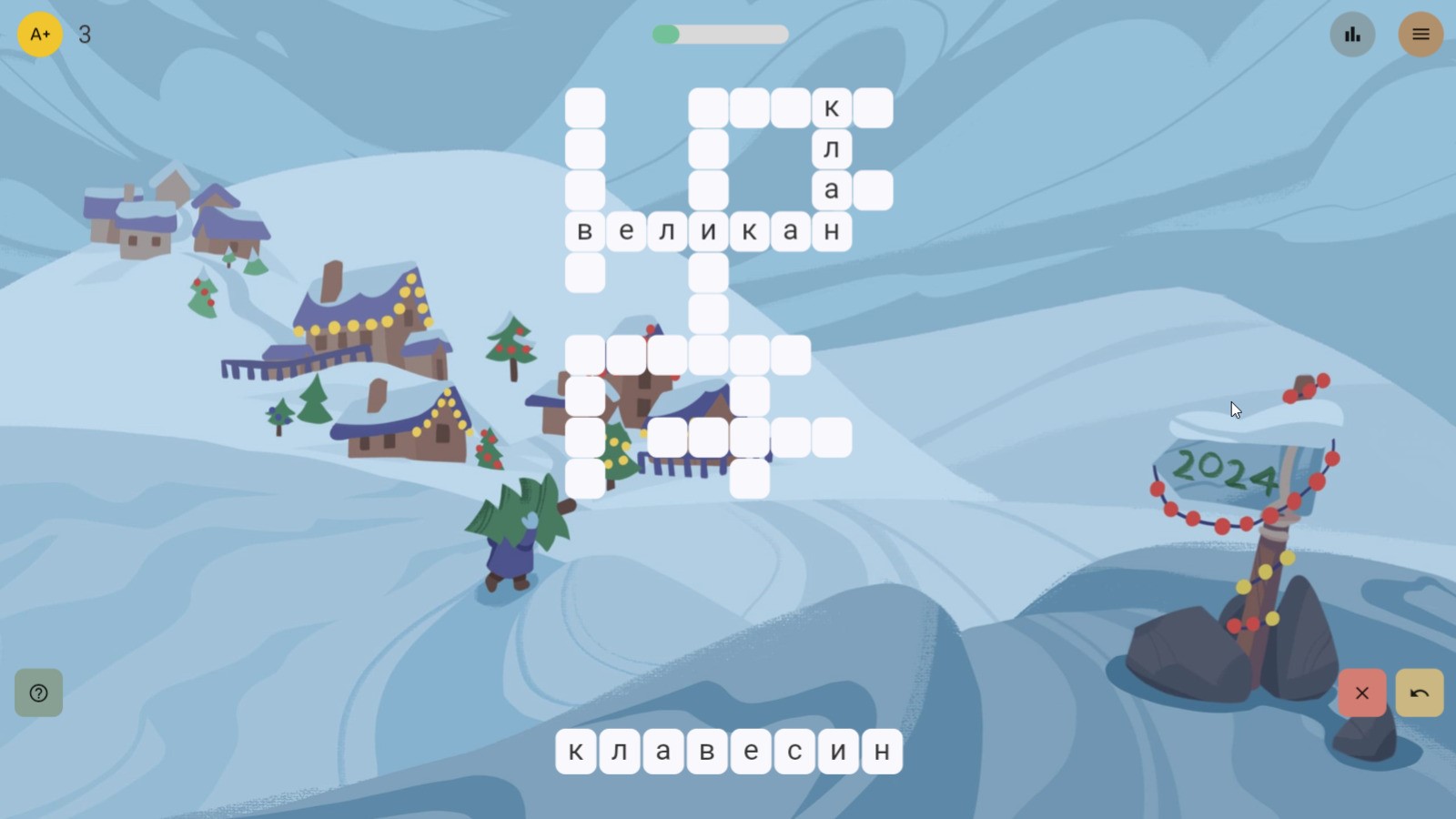The height and width of the screenshot is (819, 1456).
Task: Tap the letter tile а
Action: (663, 751)
